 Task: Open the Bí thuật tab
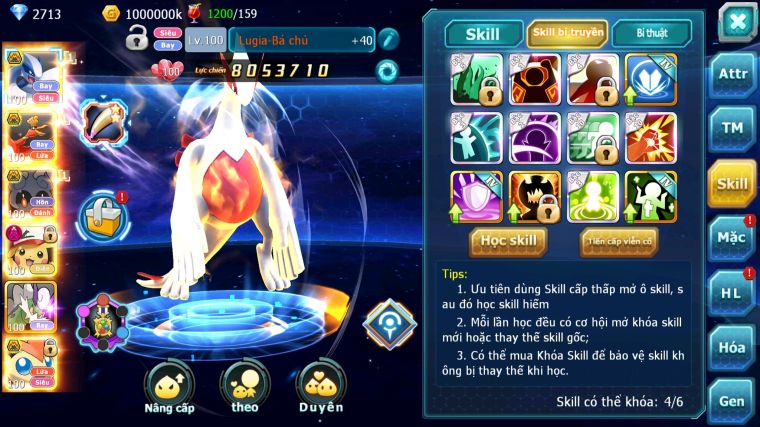(650, 33)
